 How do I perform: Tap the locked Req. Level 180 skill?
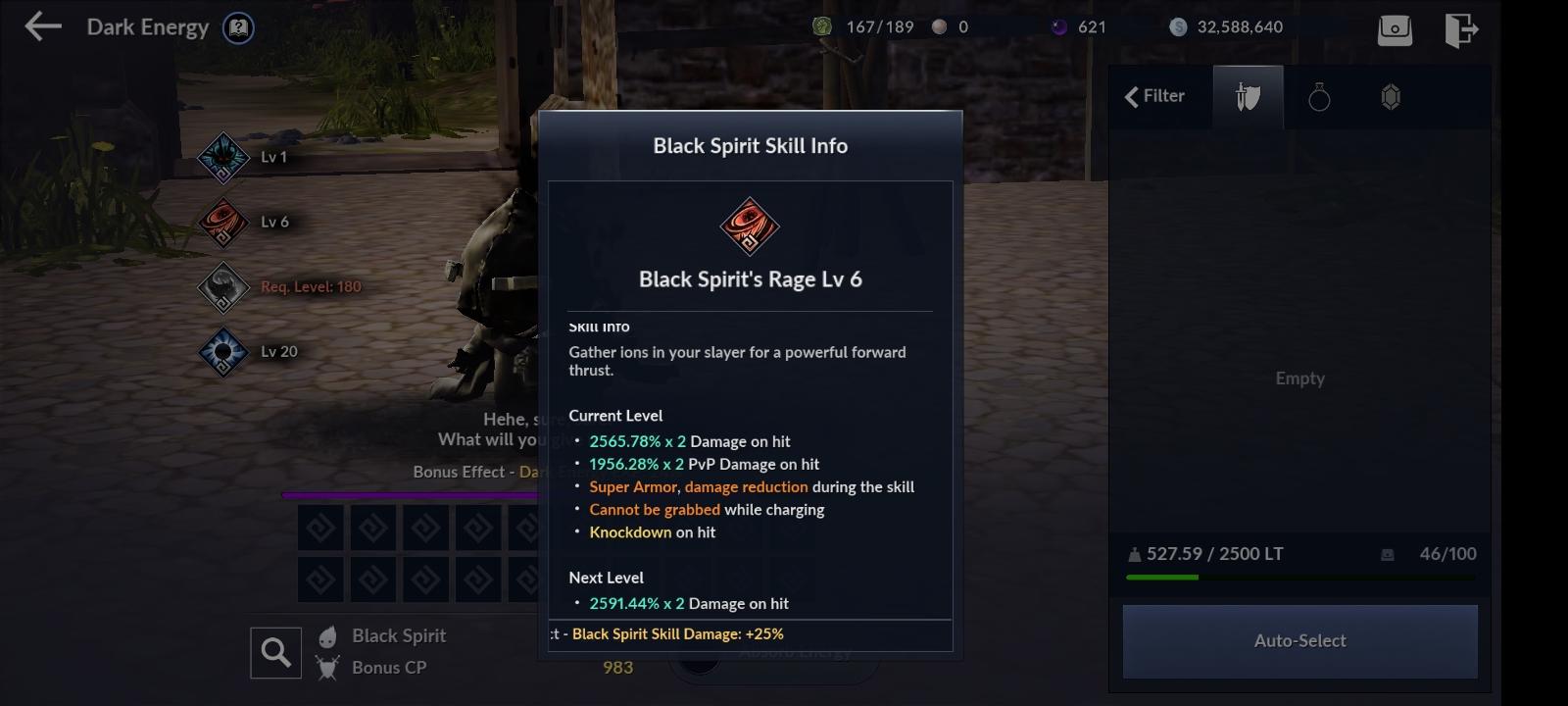tap(223, 287)
